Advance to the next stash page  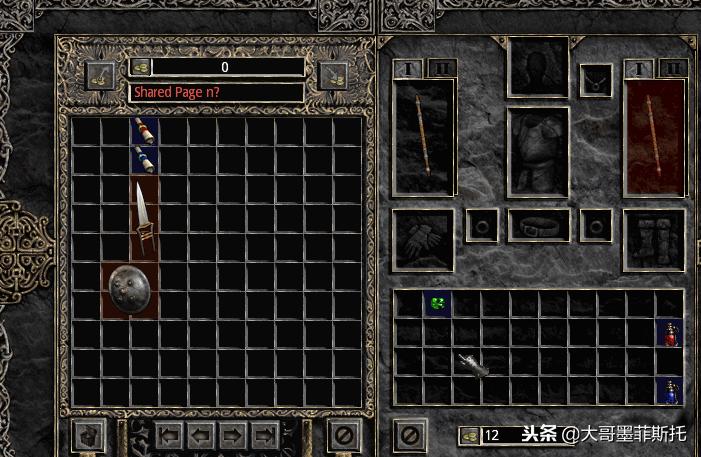pos(231,436)
